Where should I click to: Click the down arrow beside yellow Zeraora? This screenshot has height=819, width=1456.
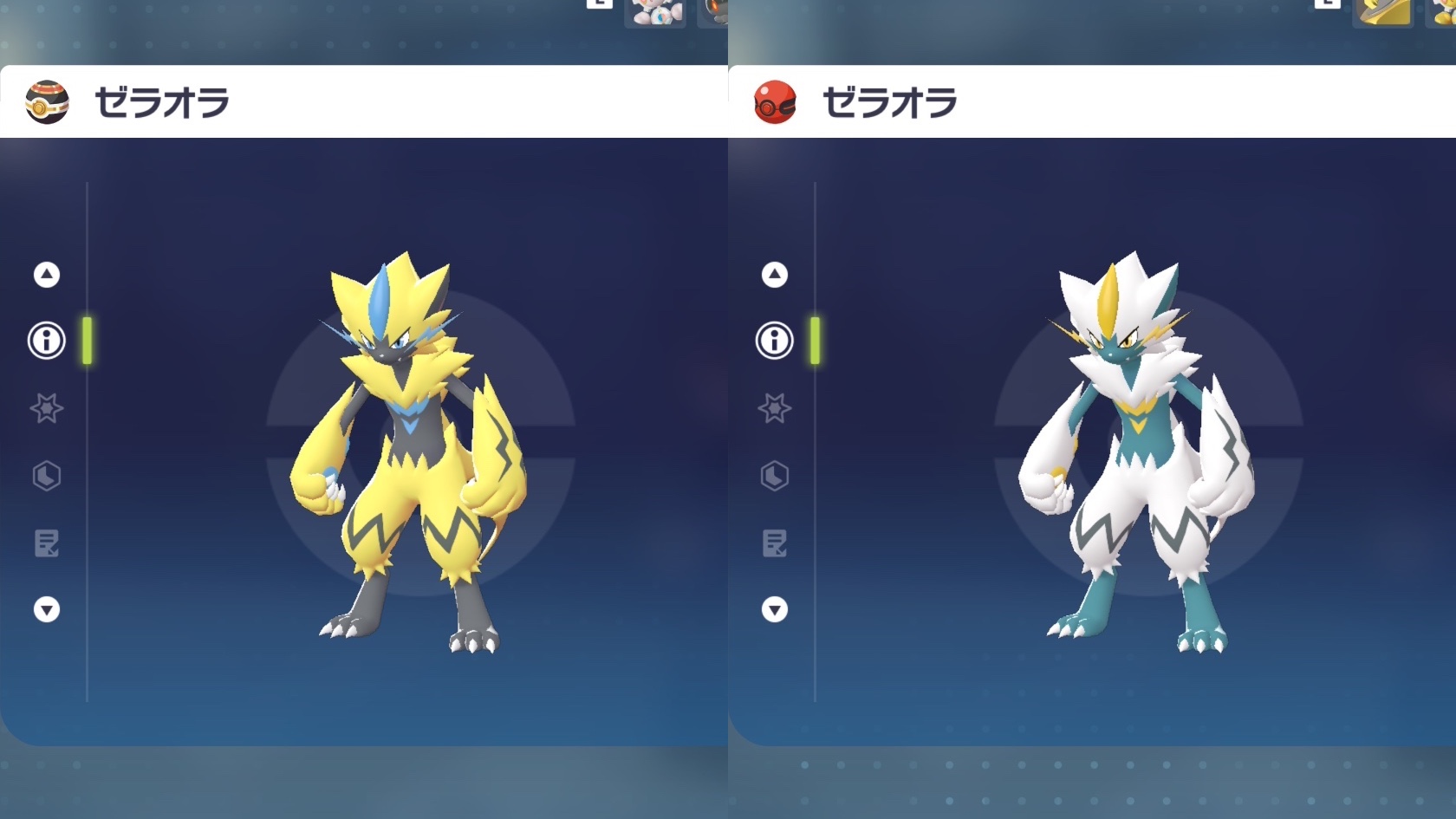tap(47, 610)
